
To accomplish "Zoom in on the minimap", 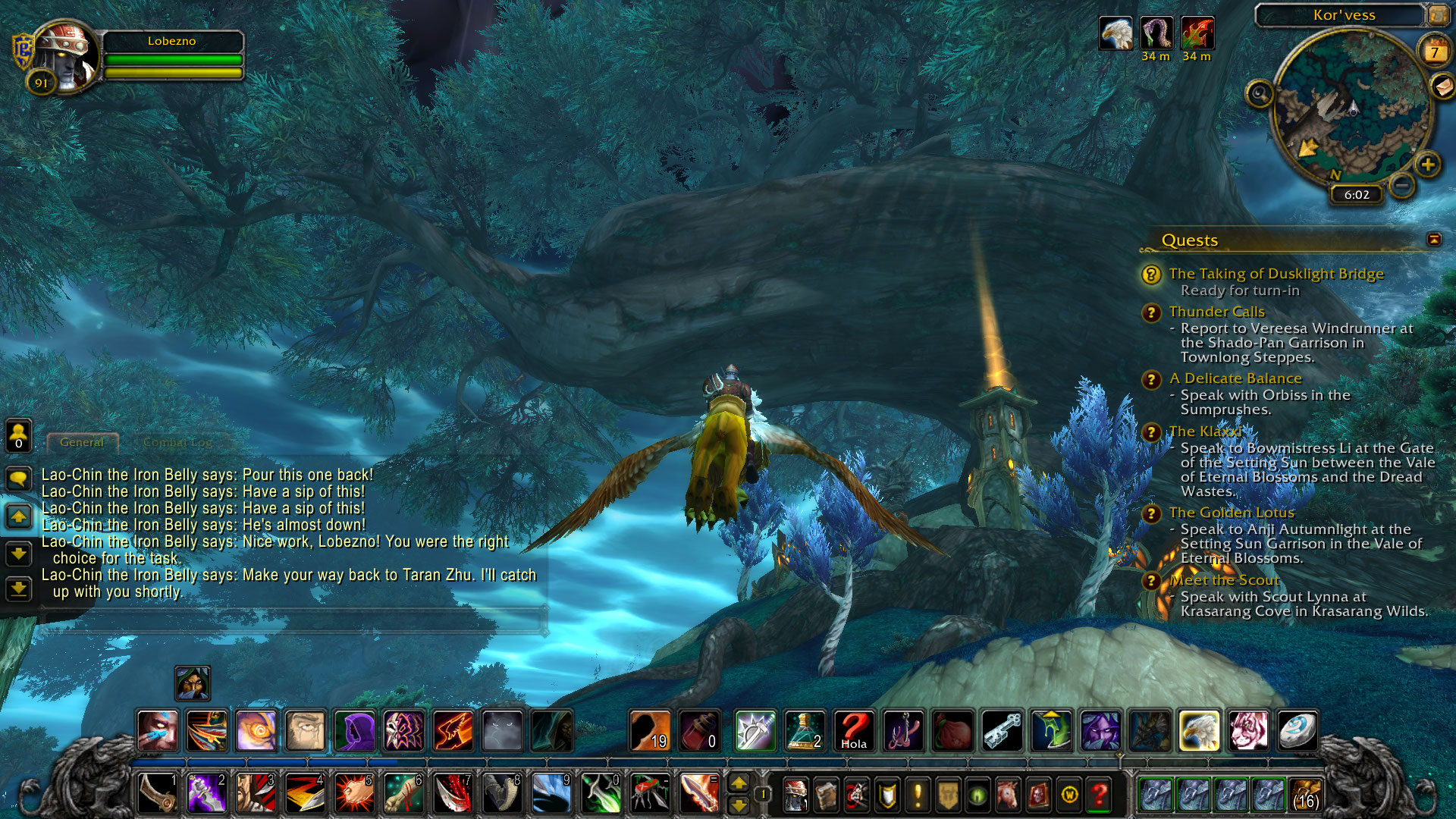I will pyautogui.click(x=1428, y=165).
